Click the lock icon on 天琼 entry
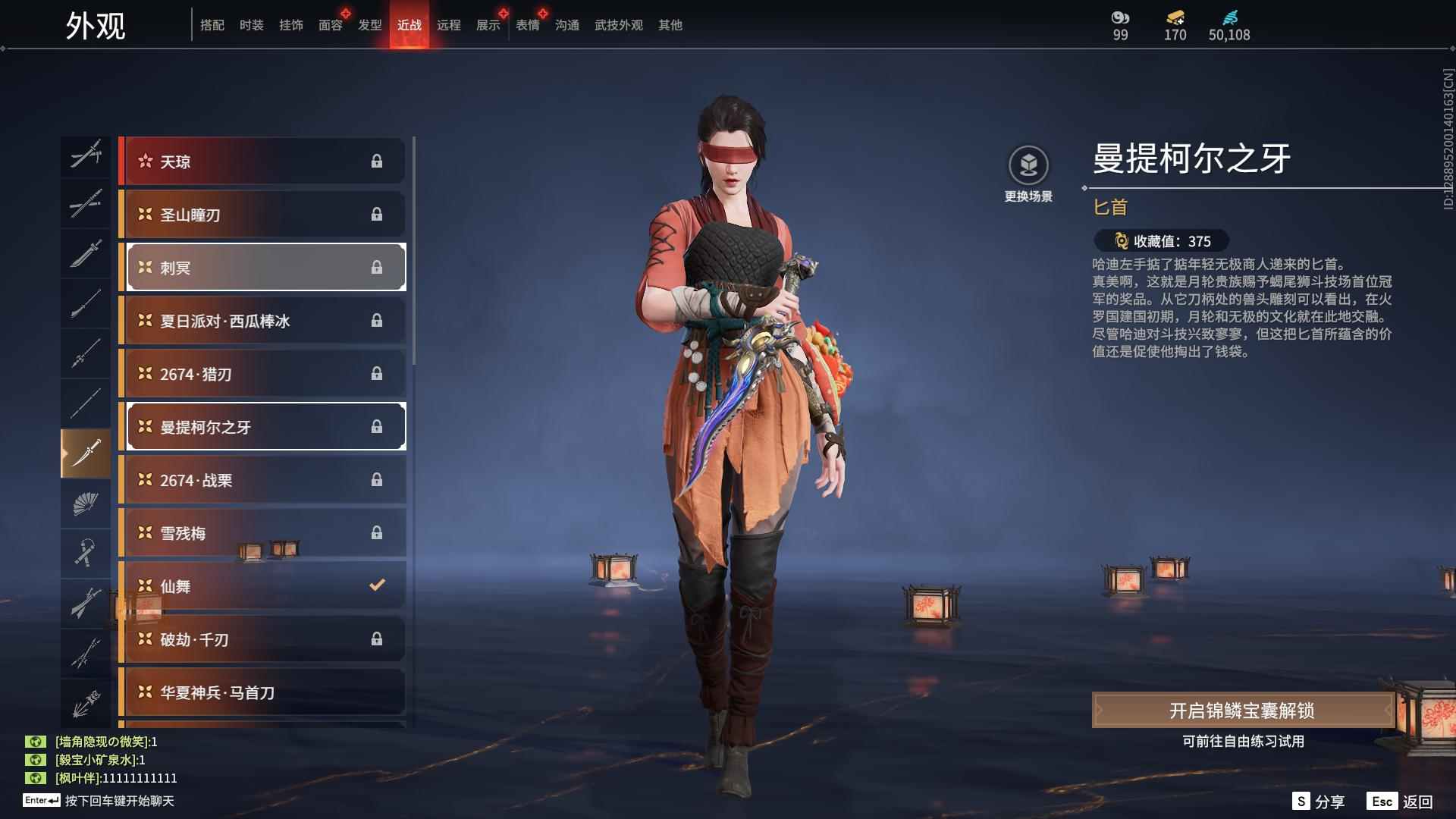 coord(377,161)
